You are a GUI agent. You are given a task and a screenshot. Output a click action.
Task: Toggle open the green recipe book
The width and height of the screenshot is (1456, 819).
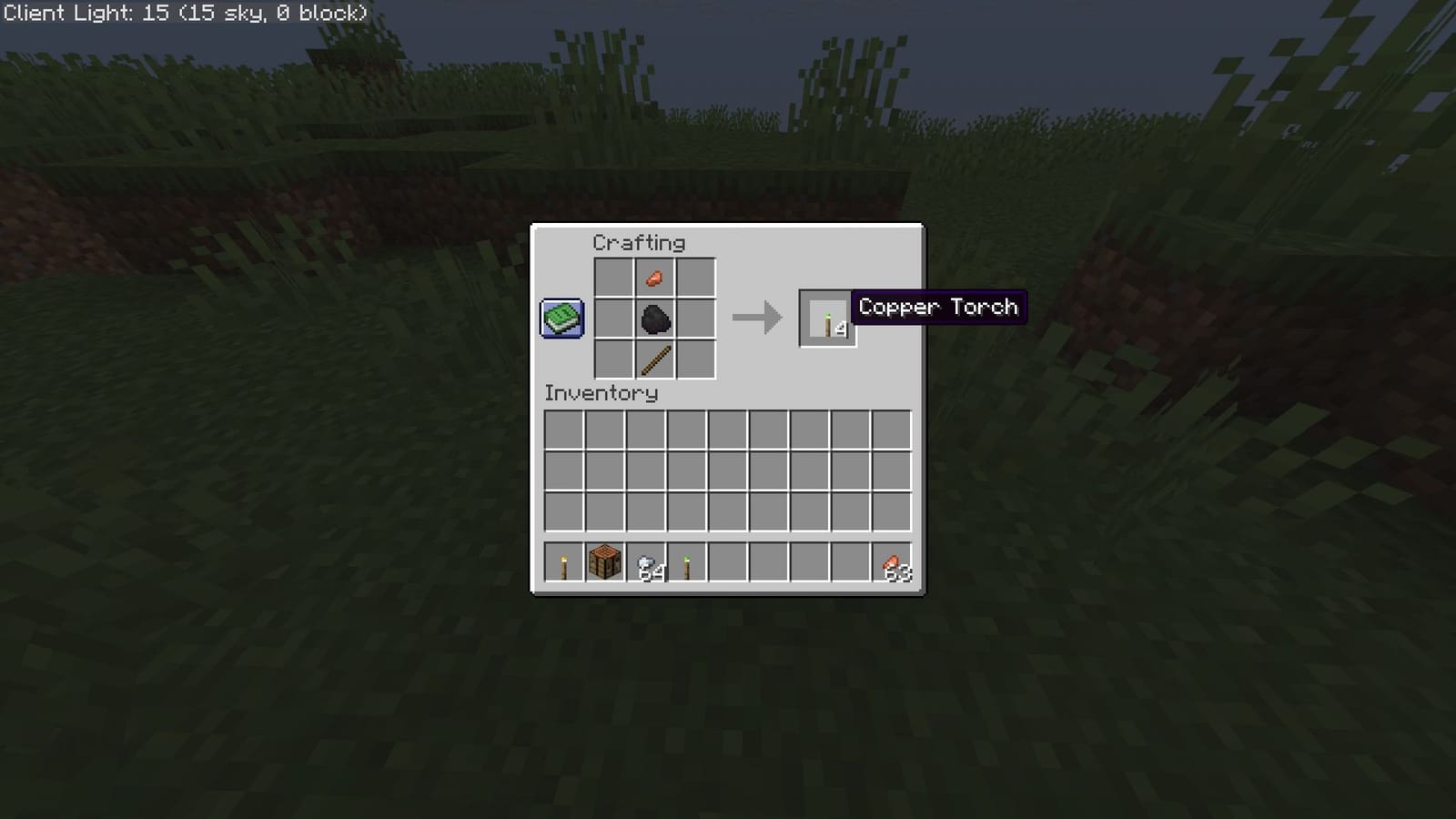coord(562,318)
